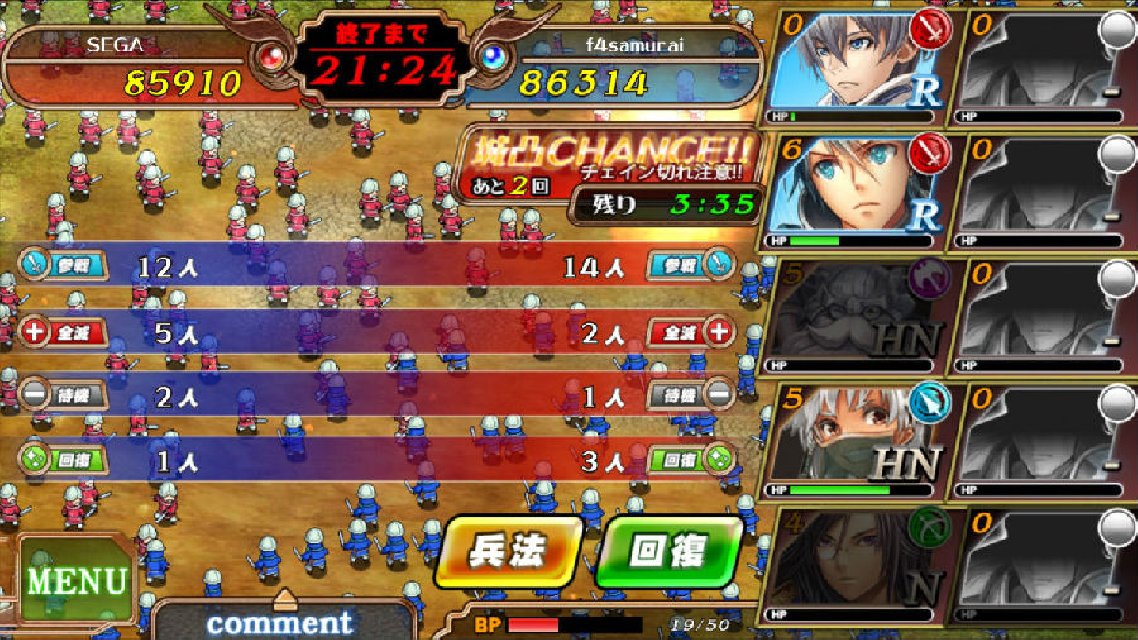This screenshot has height=640, width=1138.
Task: Expand the comment panel
Action: (x=283, y=619)
